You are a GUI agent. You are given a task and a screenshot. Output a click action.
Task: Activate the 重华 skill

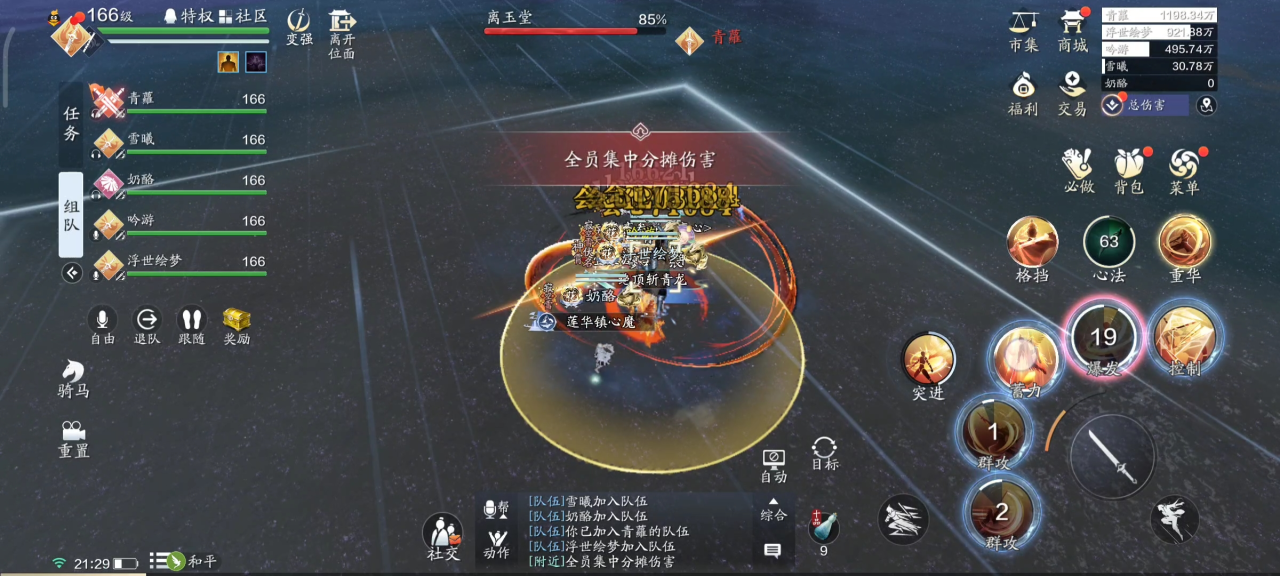pyautogui.click(x=1185, y=244)
